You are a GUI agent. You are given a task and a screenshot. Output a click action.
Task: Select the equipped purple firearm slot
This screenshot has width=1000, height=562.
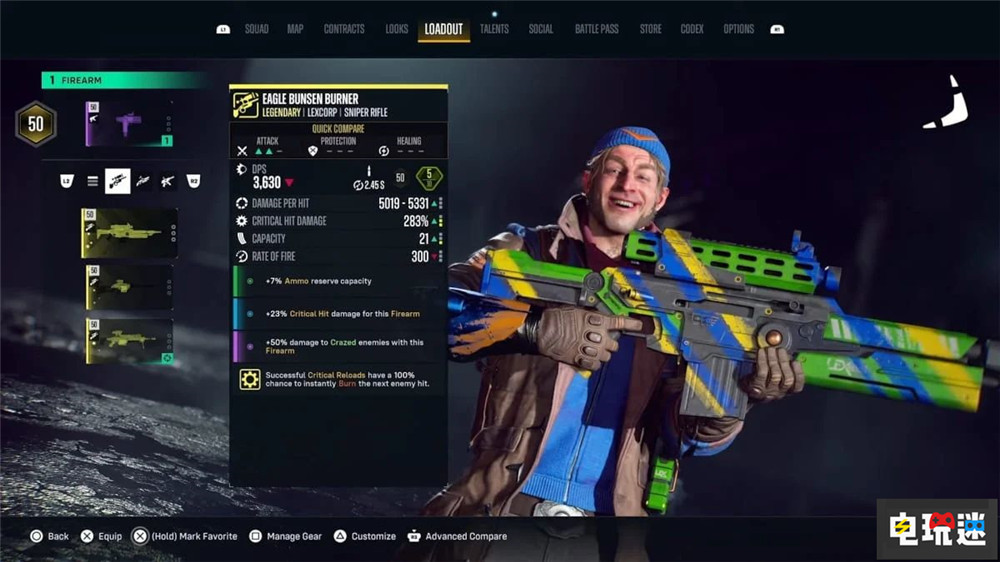[130, 123]
